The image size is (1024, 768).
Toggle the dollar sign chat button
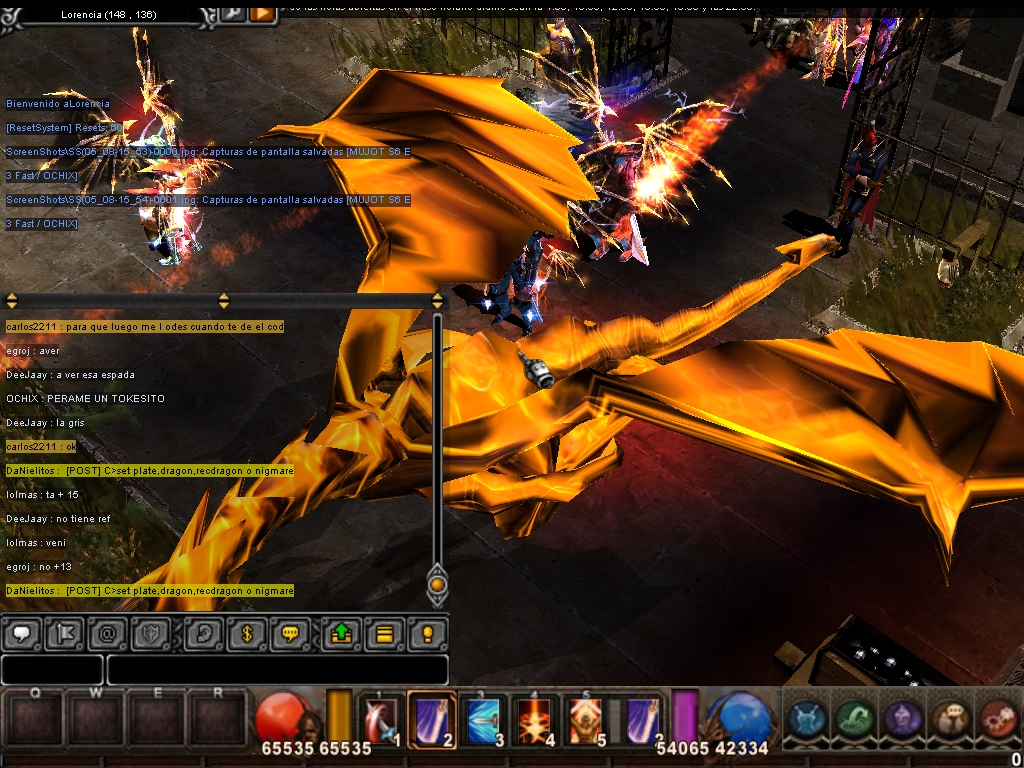click(x=246, y=634)
